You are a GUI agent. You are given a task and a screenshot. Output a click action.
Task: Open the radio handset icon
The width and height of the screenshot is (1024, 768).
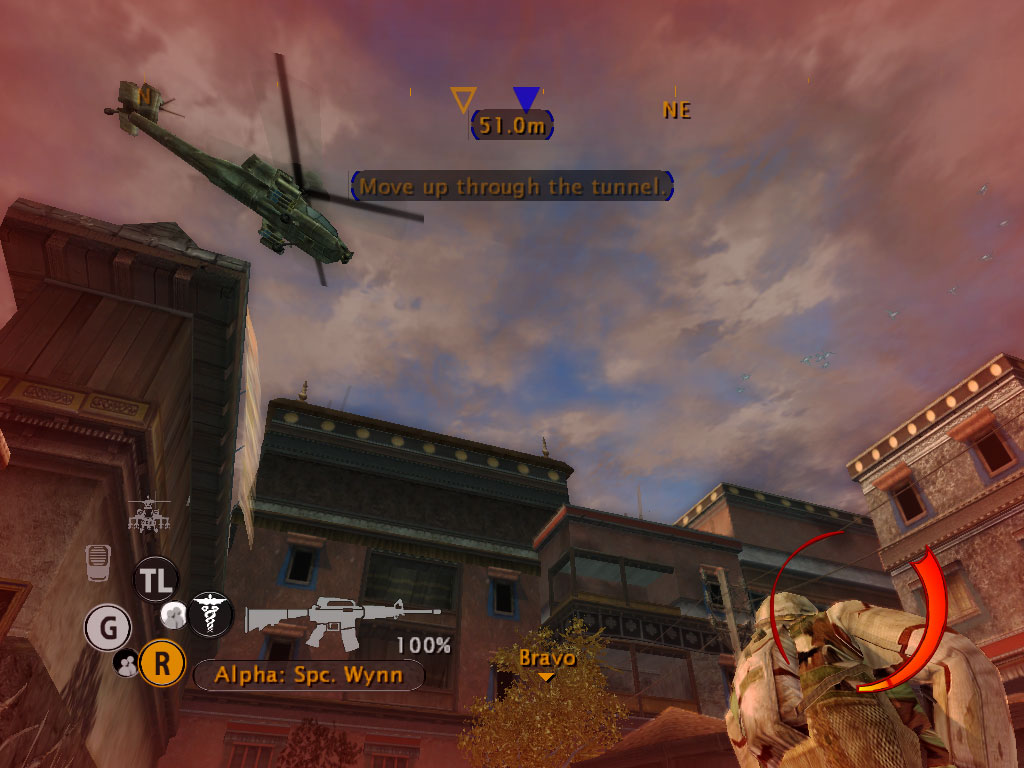point(97,563)
